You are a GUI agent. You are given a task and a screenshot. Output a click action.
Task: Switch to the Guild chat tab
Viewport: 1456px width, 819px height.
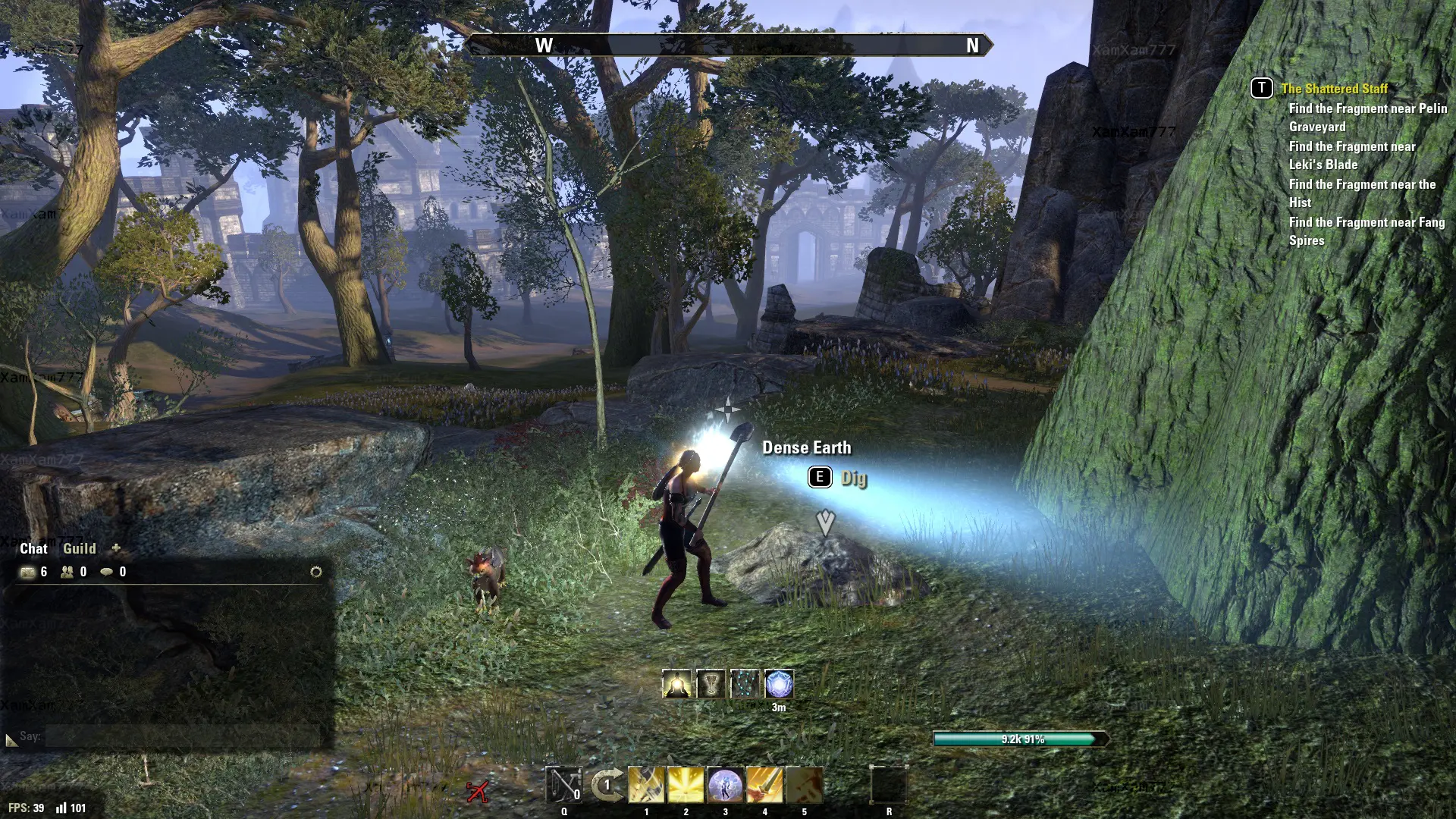pyautogui.click(x=79, y=548)
